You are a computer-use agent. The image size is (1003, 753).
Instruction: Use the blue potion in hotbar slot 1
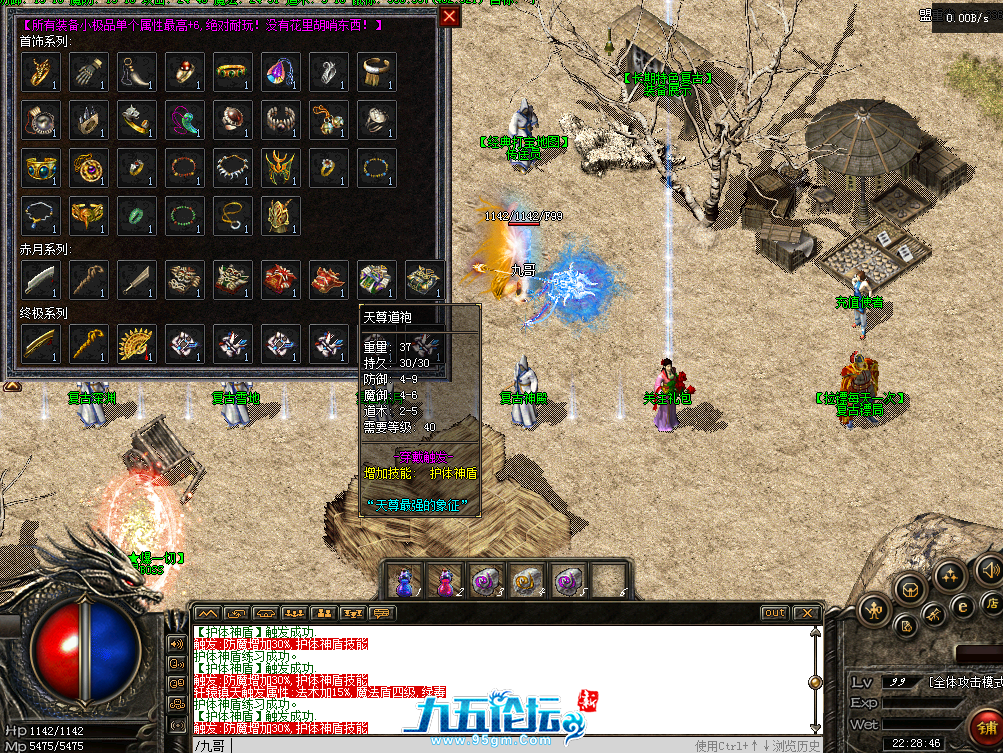[406, 580]
